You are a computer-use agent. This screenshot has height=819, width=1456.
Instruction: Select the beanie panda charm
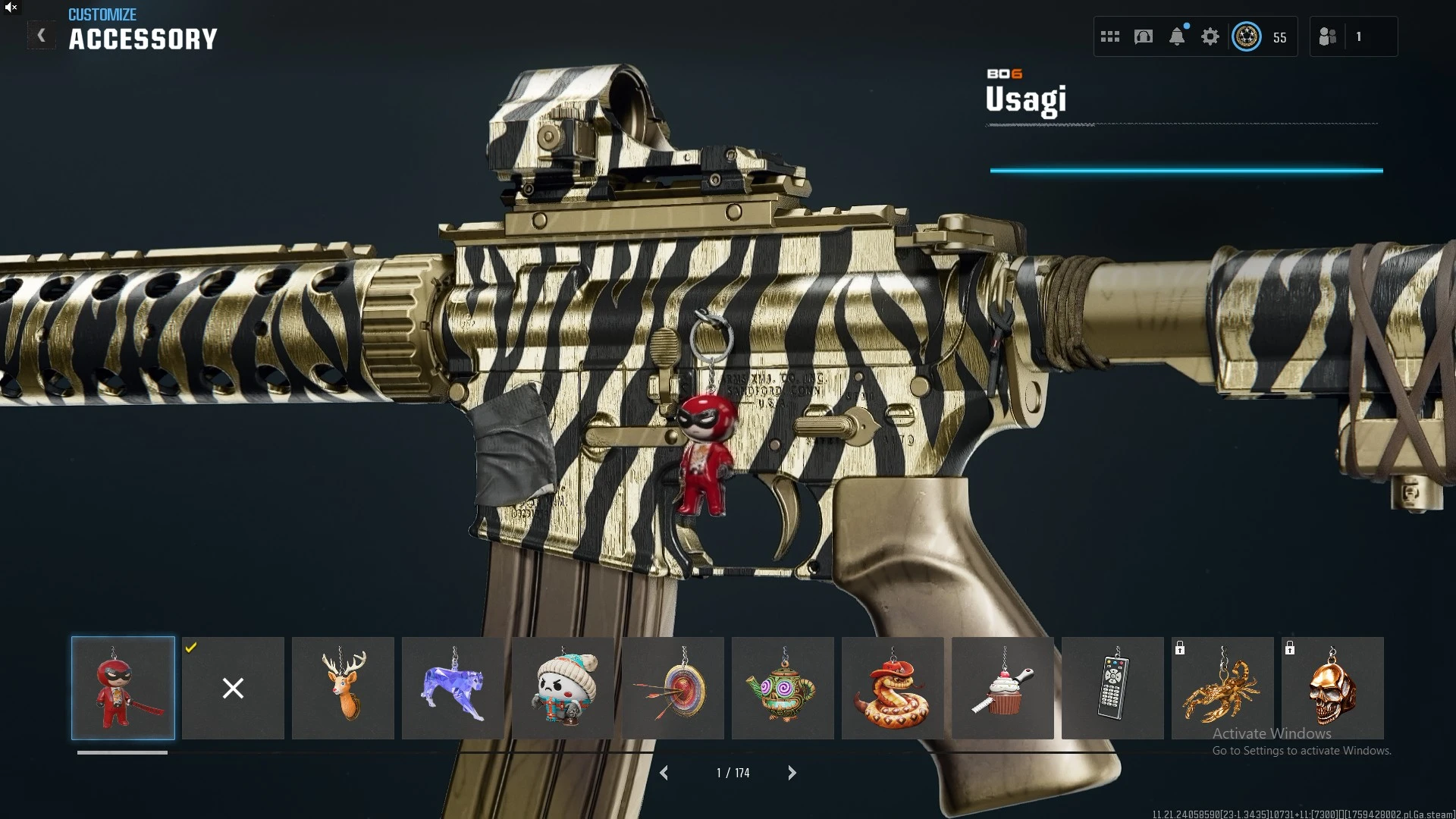tap(563, 688)
